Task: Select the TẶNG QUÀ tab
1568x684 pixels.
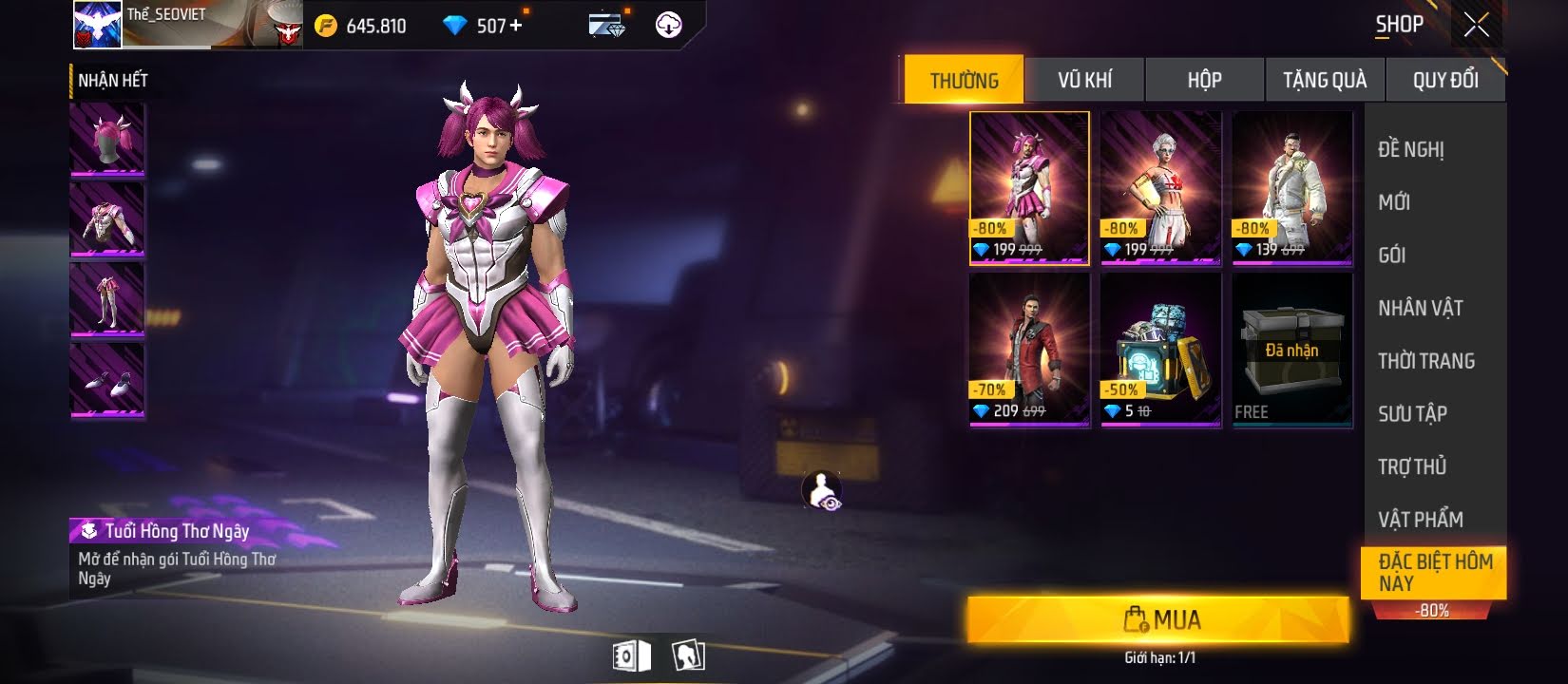Action: pyautogui.click(x=1325, y=80)
